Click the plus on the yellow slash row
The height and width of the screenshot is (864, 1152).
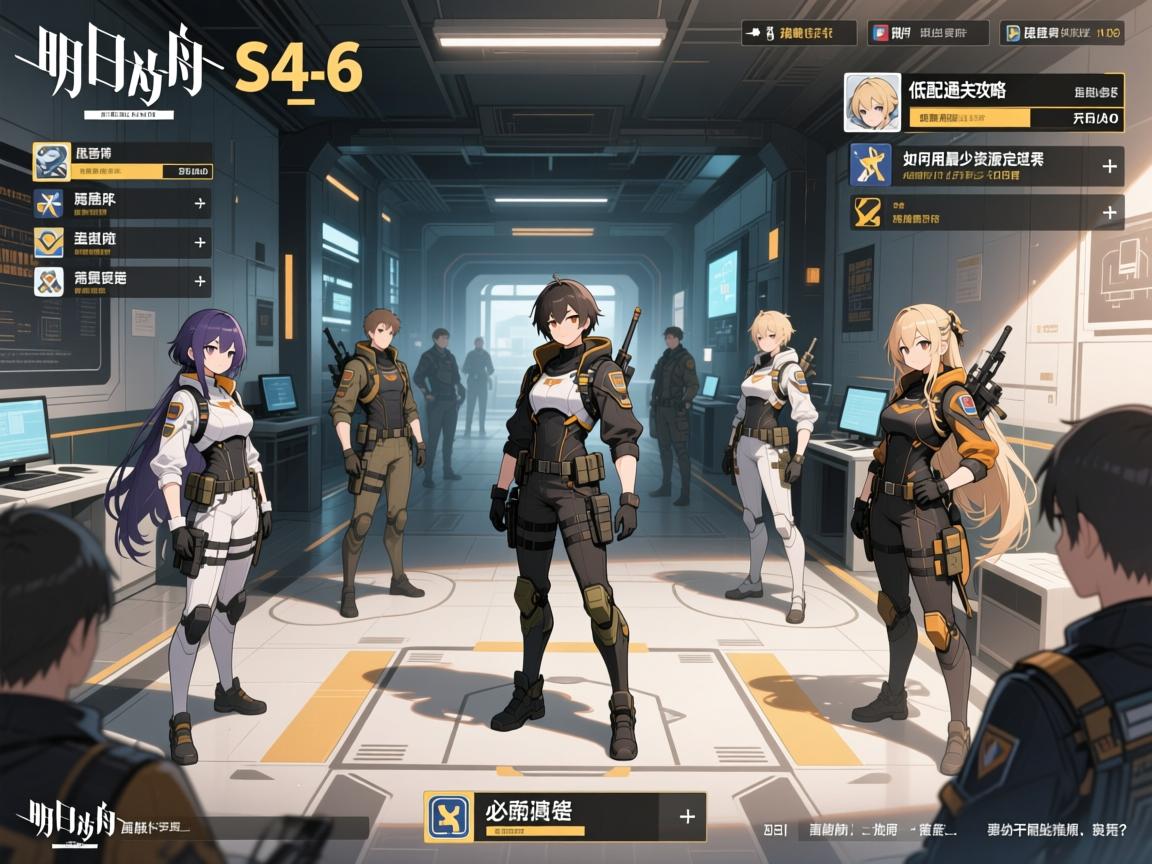tap(1109, 212)
